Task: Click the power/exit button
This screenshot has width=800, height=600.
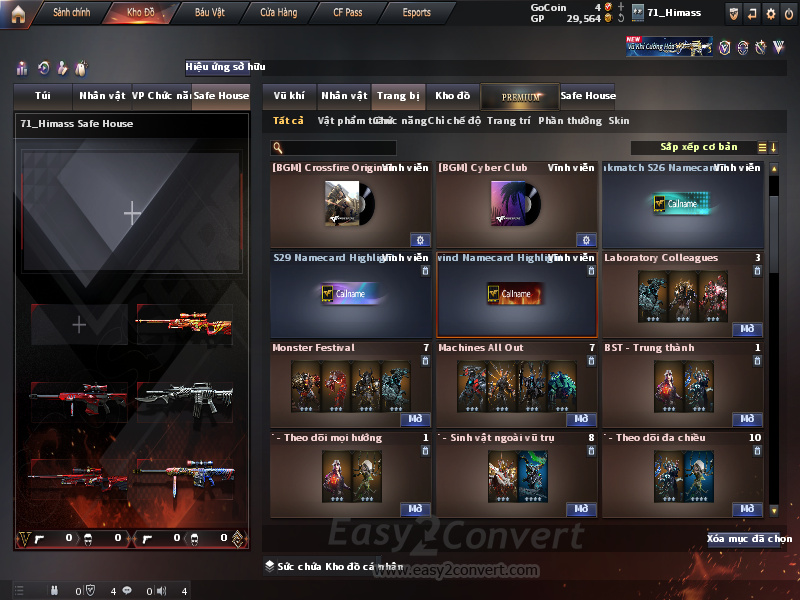Action: [788, 13]
